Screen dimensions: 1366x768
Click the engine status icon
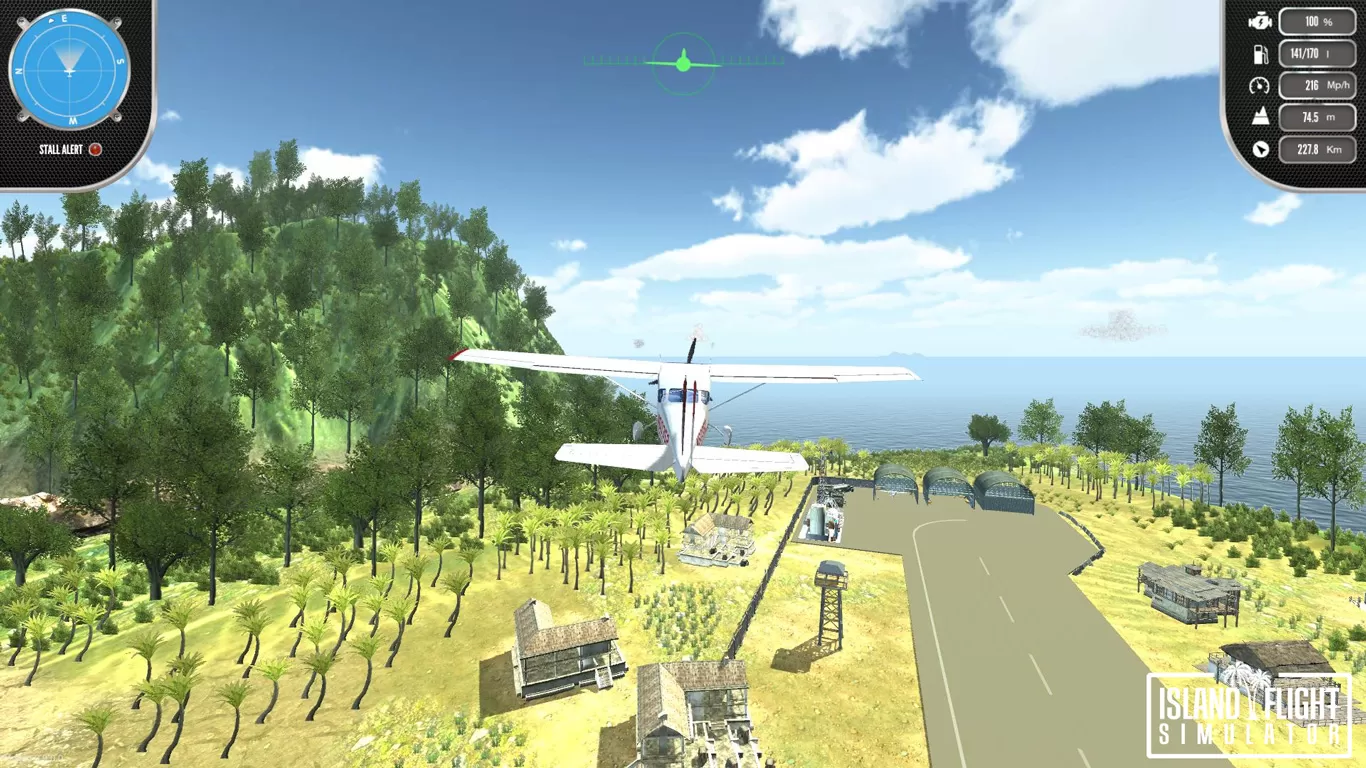[1261, 21]
